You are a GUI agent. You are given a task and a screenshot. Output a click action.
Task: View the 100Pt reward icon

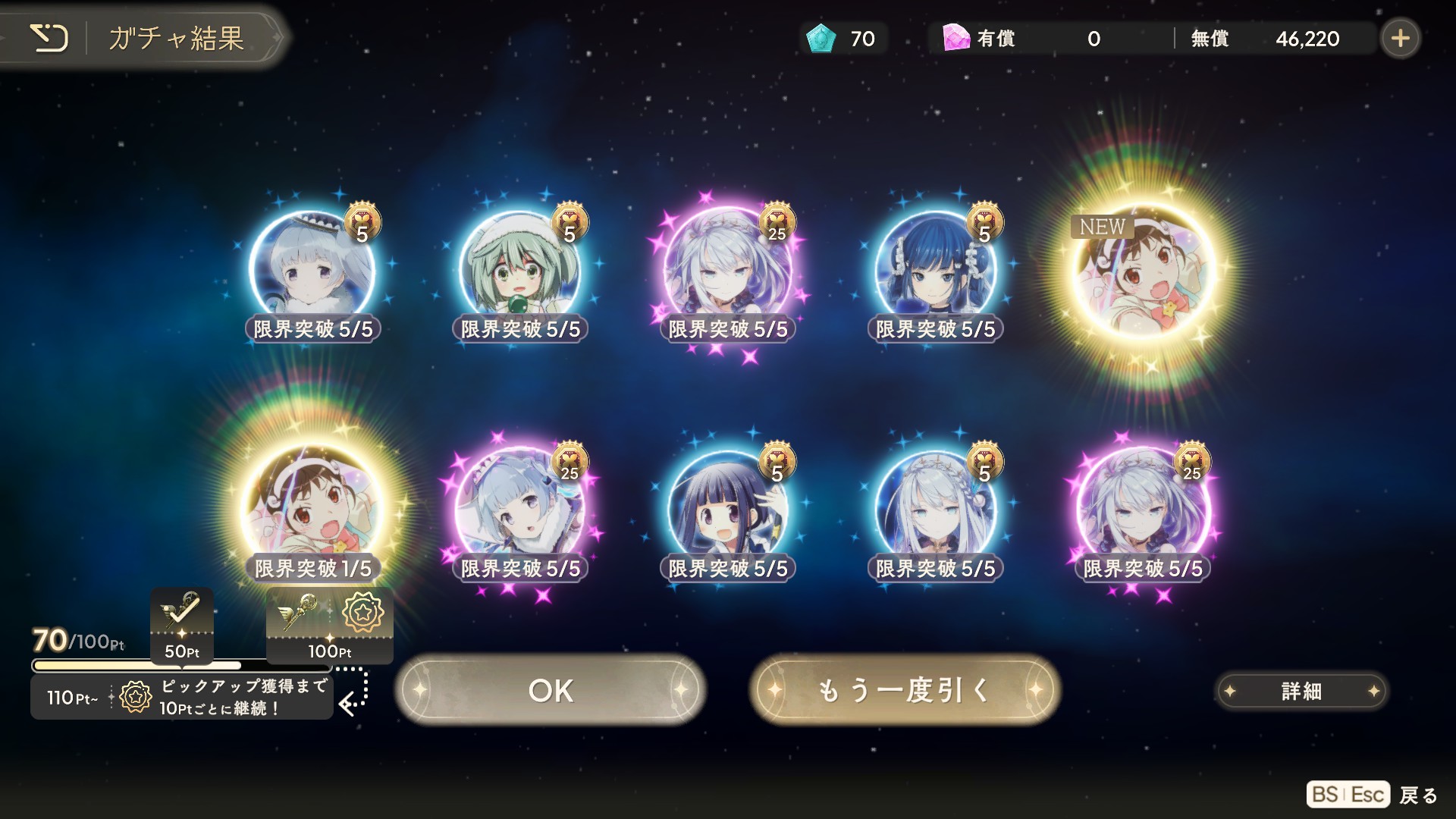point(330,623)
